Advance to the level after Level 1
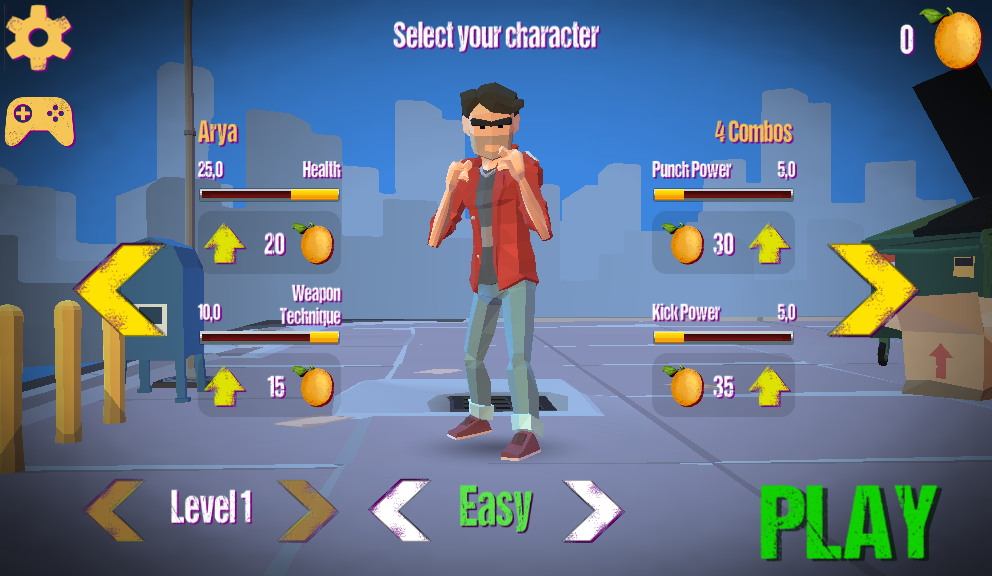Screen dimensions: 992x576 pyautogui.click(x=306, y=510)
